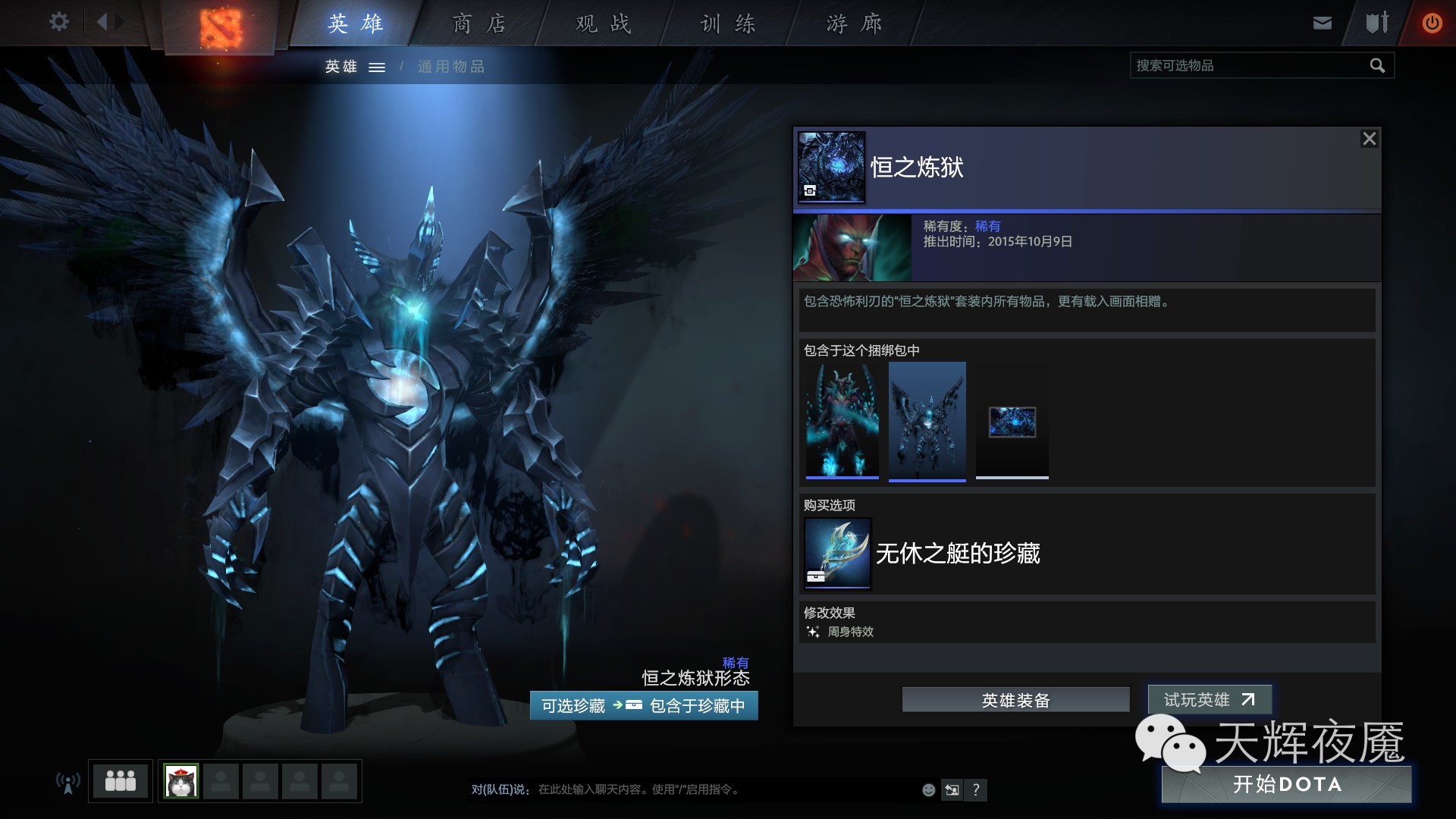The width and height of the screenshot is (1456, 819).
Task: Click the search magnifier icon
Action: pyautogui.click(x=1376, y=65)
